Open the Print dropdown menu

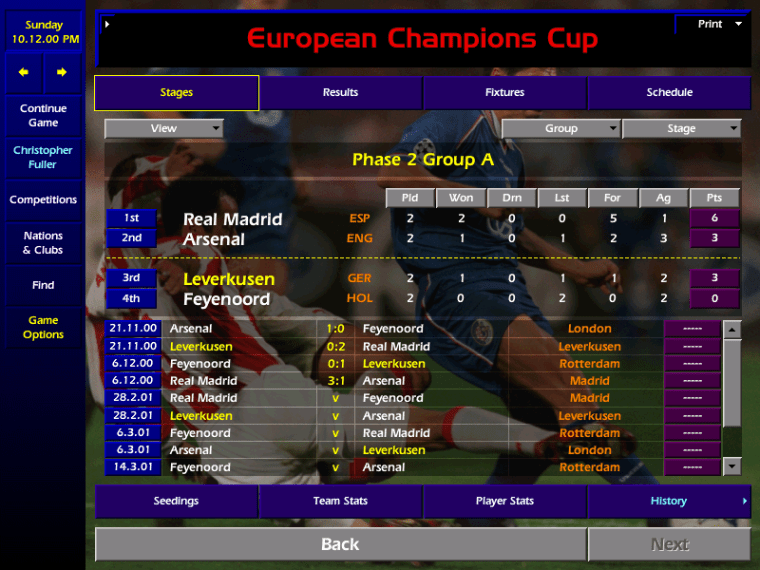[x=714, y=24]
